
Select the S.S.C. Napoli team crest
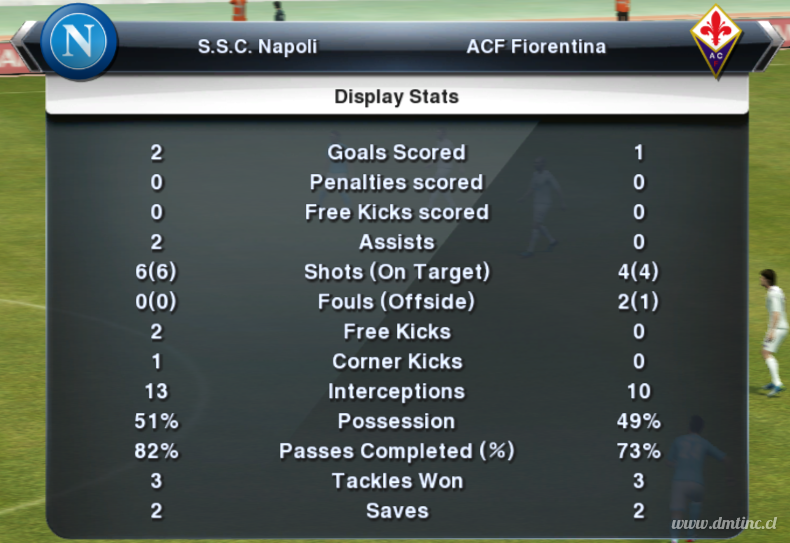coord(80,42)
